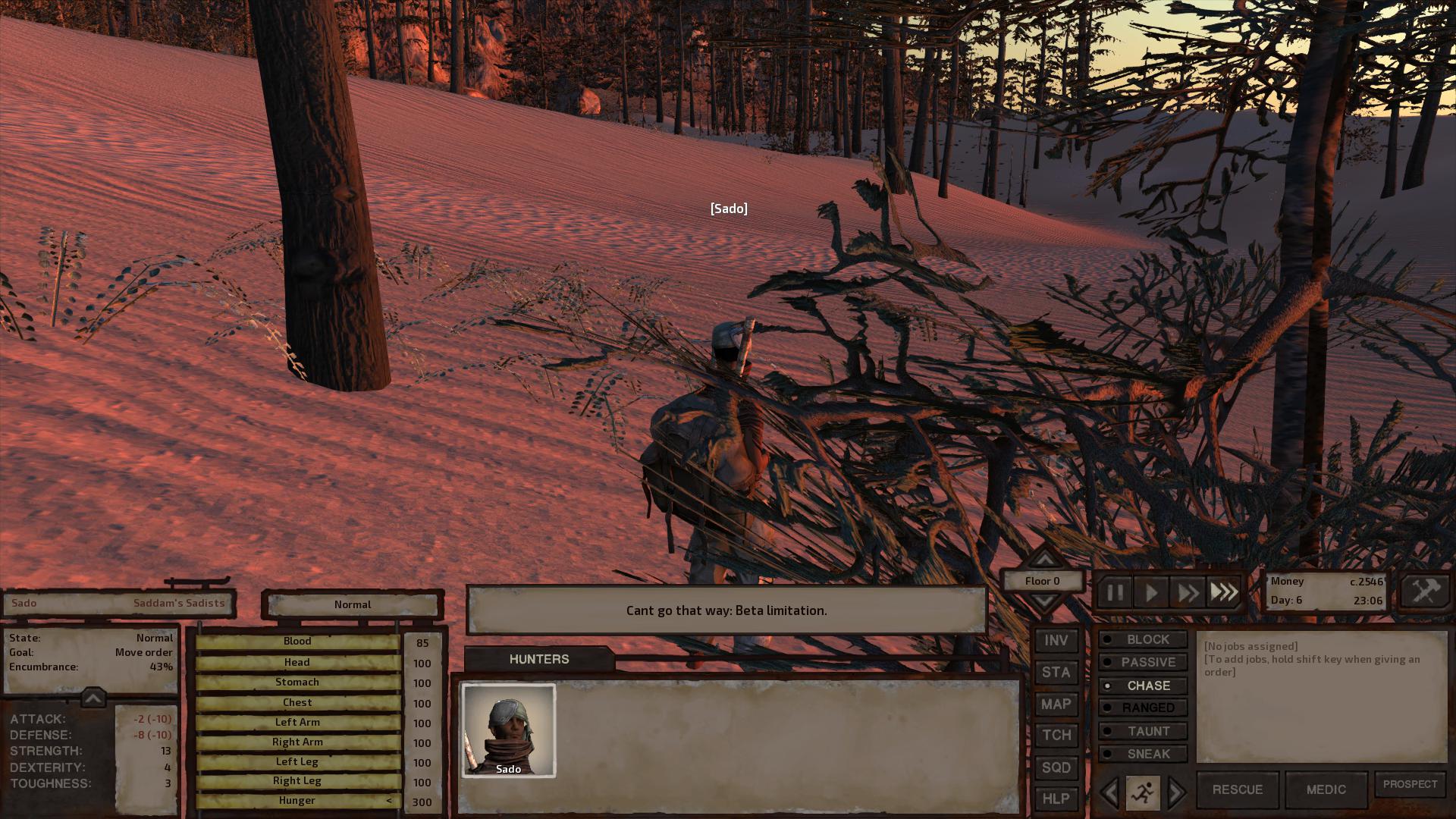The height and width of the screenshot is (819, 1456).
Task: Open the TCH tech panel
Action: [x=1056, y=736]
